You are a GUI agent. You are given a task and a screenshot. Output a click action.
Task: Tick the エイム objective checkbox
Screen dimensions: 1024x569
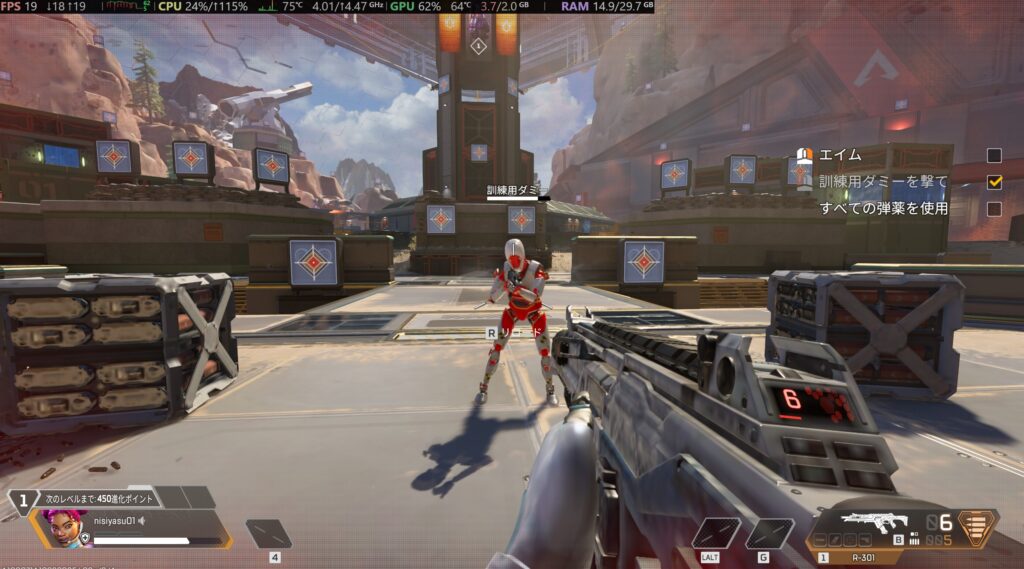point(994,155)
